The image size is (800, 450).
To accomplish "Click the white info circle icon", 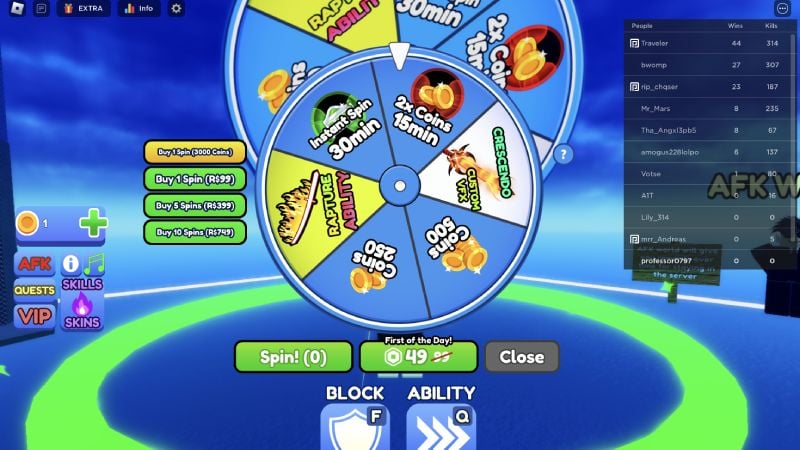I will point(71,264).
